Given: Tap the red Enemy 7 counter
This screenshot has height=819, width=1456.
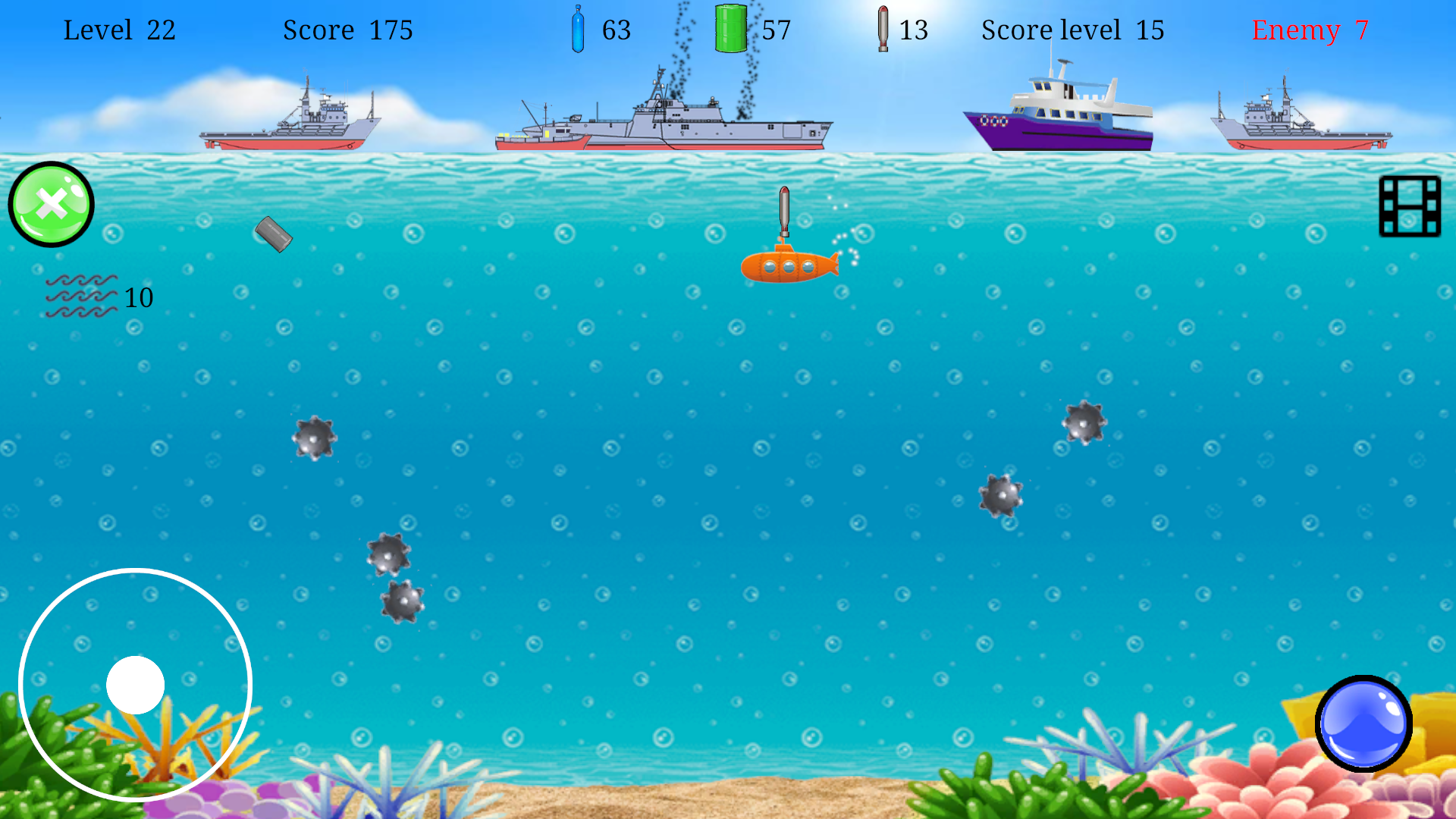Looking at the screenshot, I should point(1310,31).
